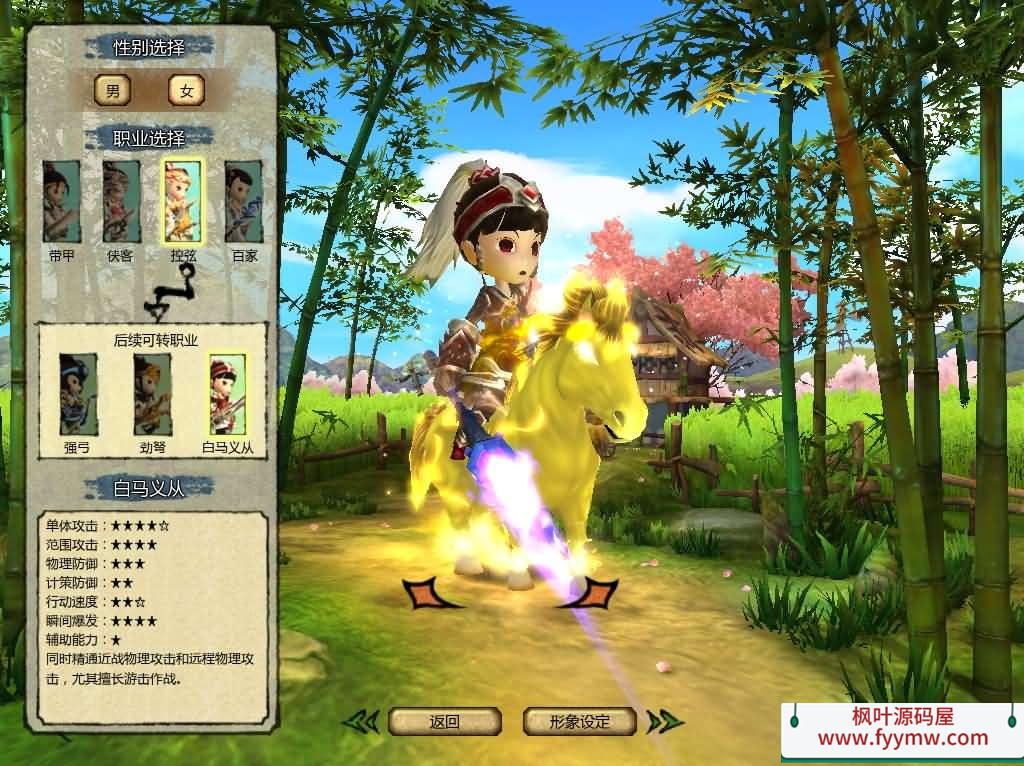Preview the 白马义从 advanced class
Screen dimensions: 1024x766
coord(227,394)
